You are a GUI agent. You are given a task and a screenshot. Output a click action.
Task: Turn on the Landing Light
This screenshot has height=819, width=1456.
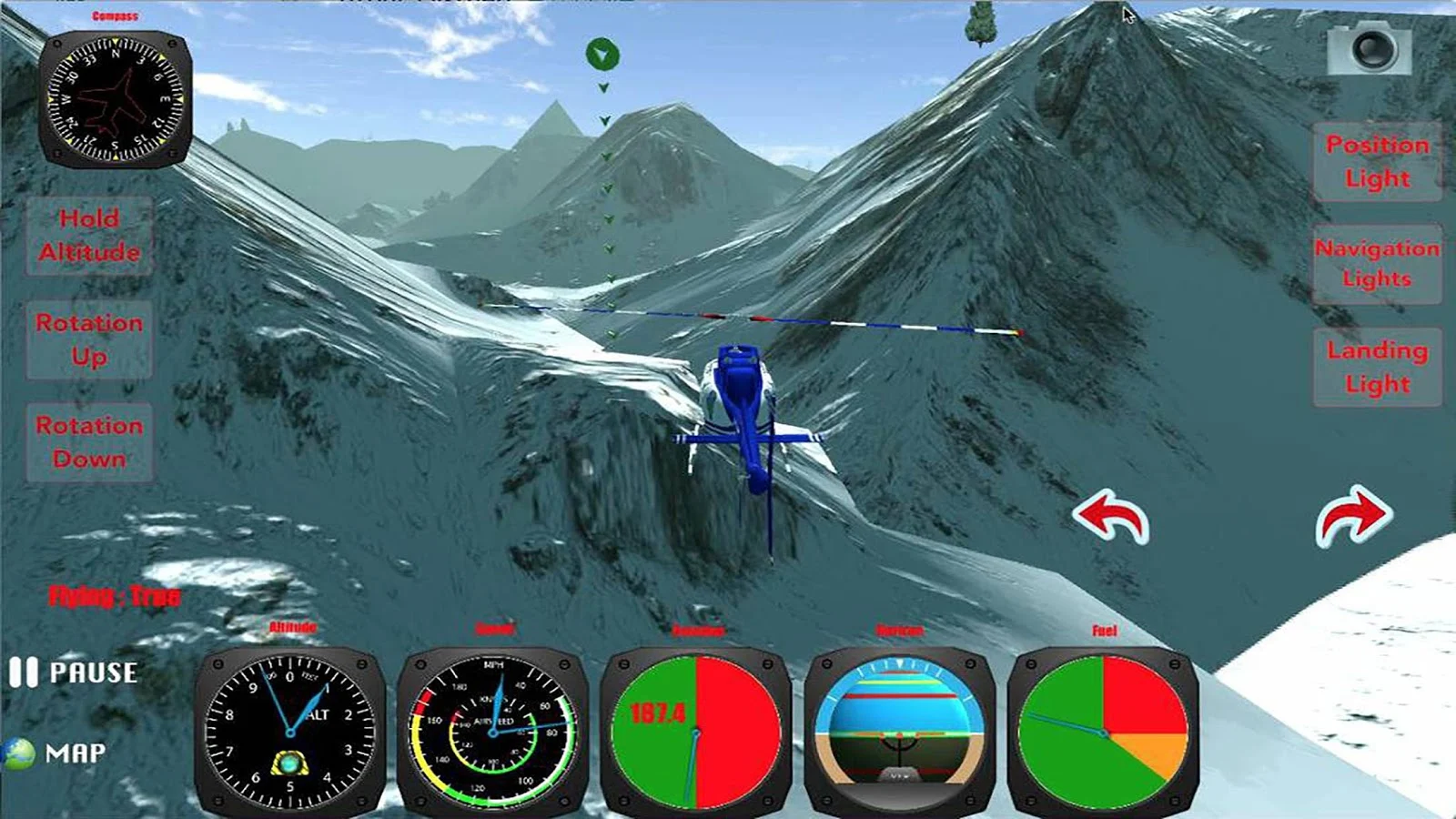pos(1376,366)
